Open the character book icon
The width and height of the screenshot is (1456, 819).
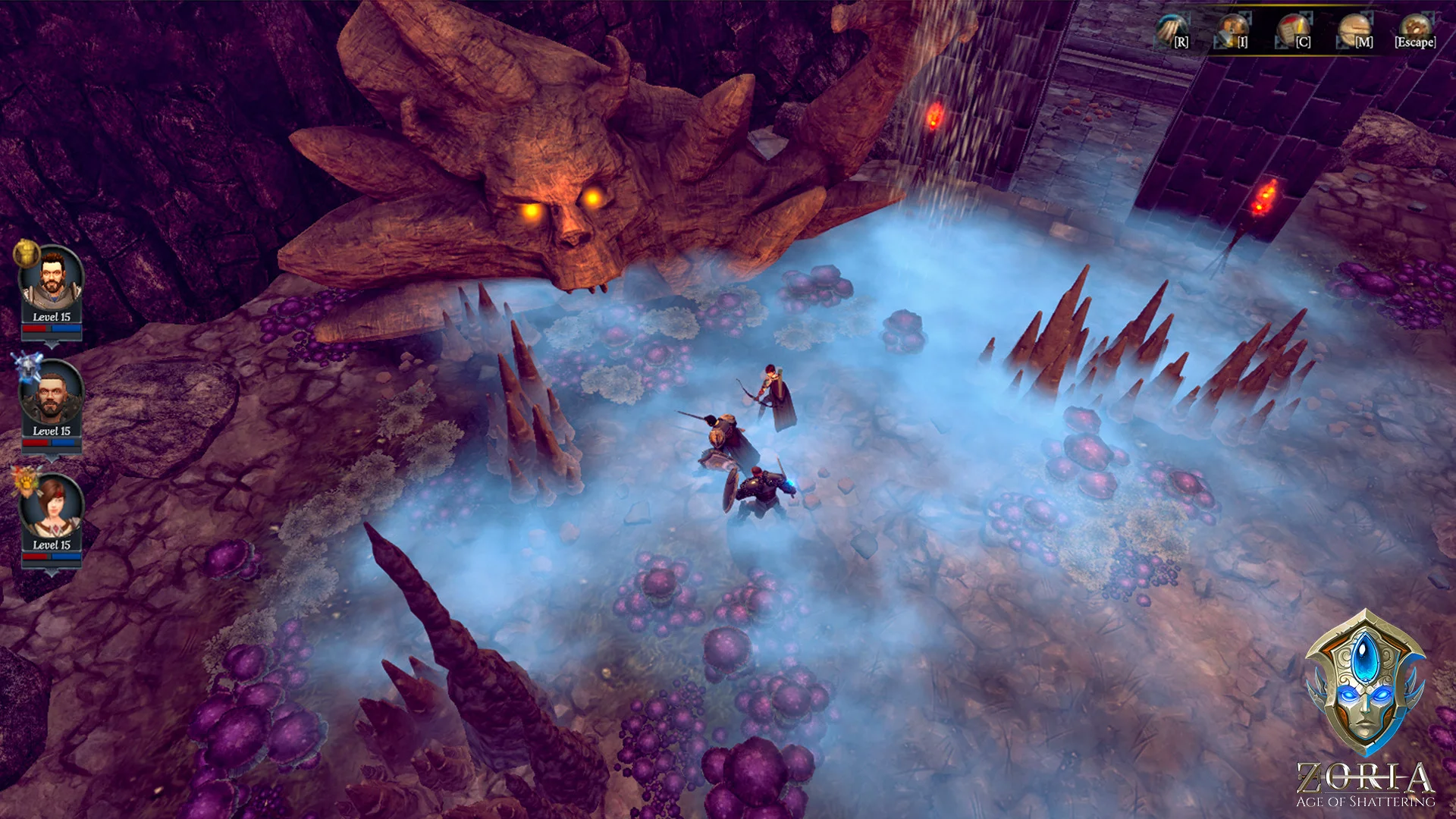1294,31
